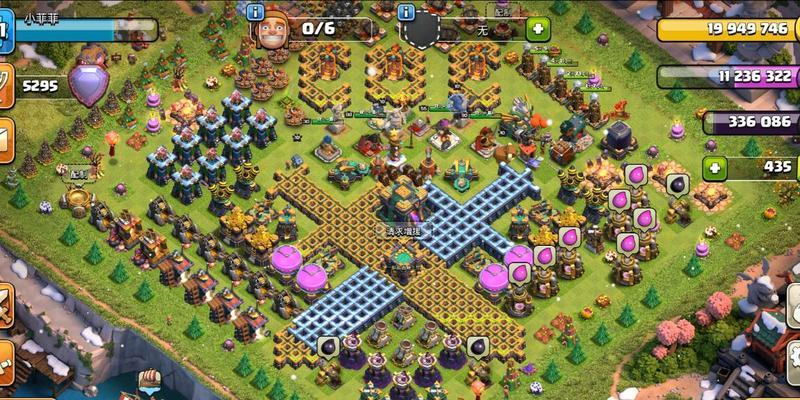Open the shield info button
The height and width of the screenshot is (400, 800).
coord(406,12)
